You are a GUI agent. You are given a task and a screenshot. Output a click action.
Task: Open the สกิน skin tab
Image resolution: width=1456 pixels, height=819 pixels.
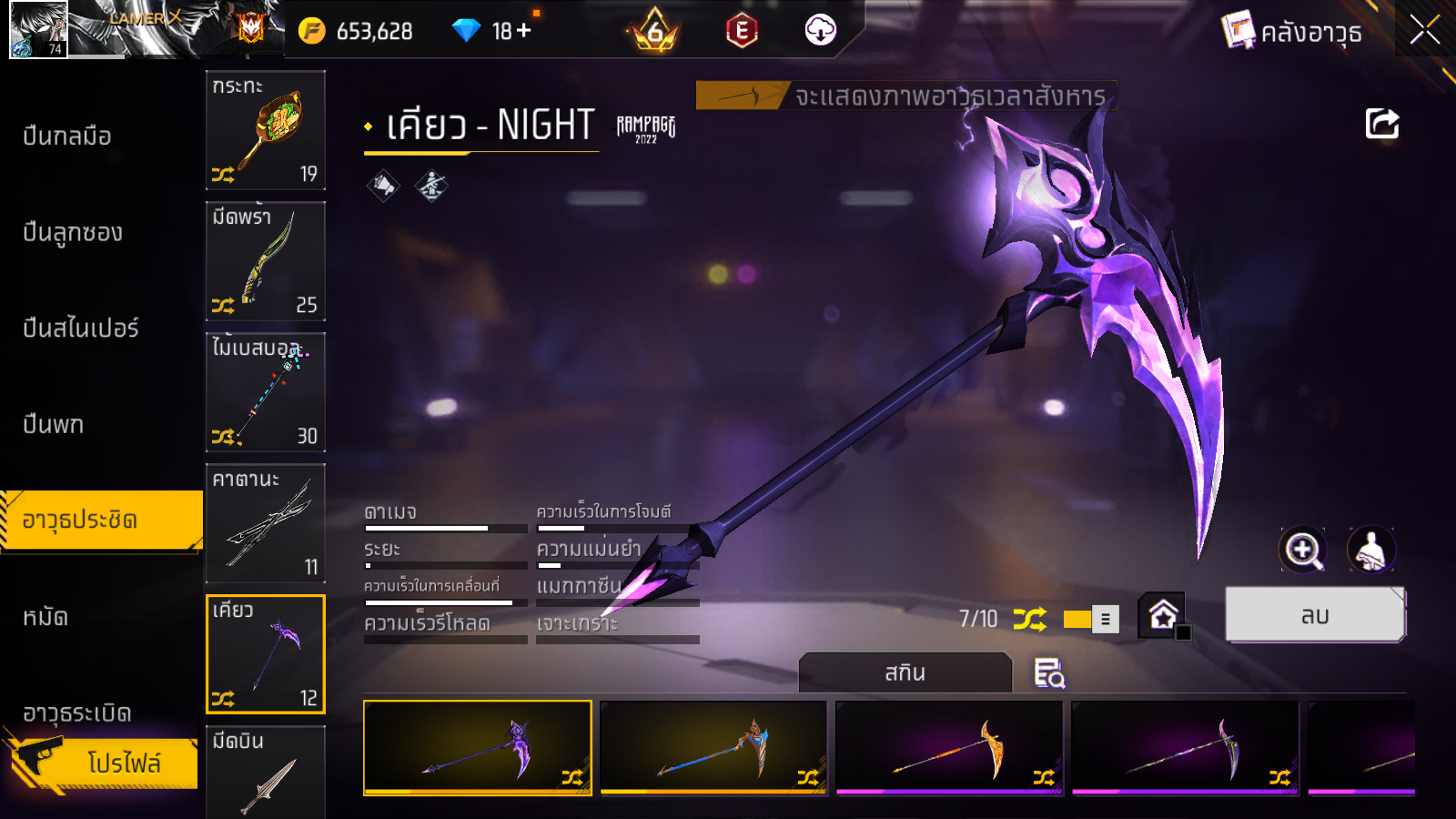[905, 673]
